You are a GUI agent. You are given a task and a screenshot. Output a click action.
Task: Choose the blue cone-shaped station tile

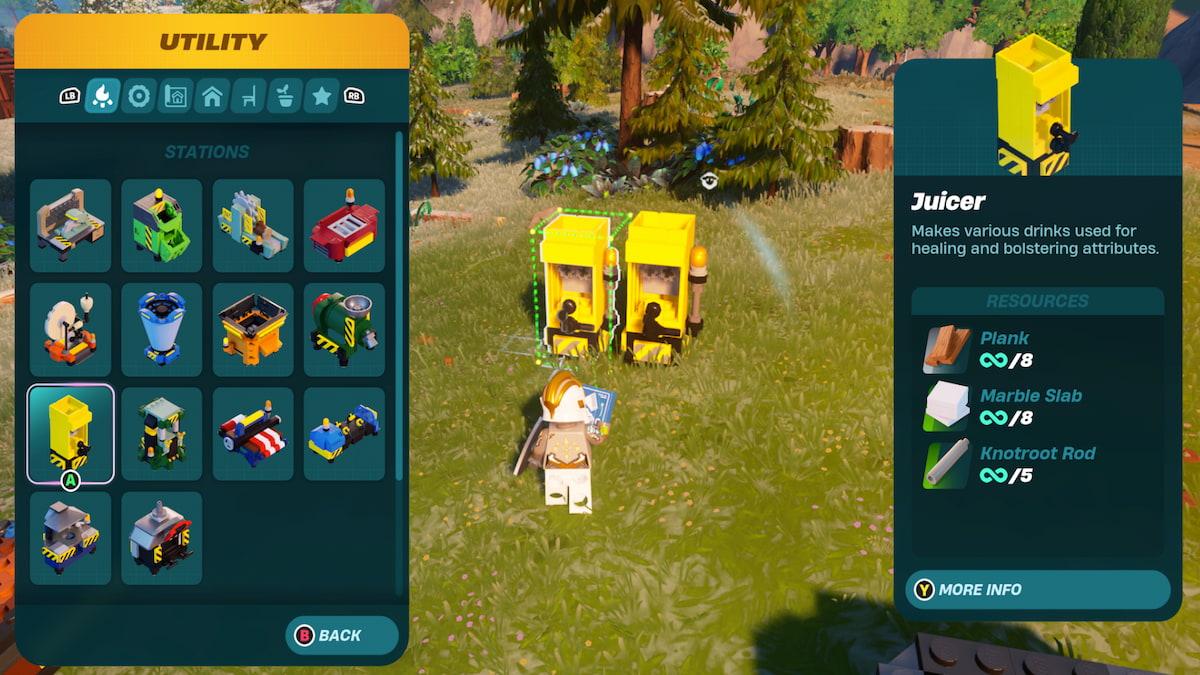162,329
